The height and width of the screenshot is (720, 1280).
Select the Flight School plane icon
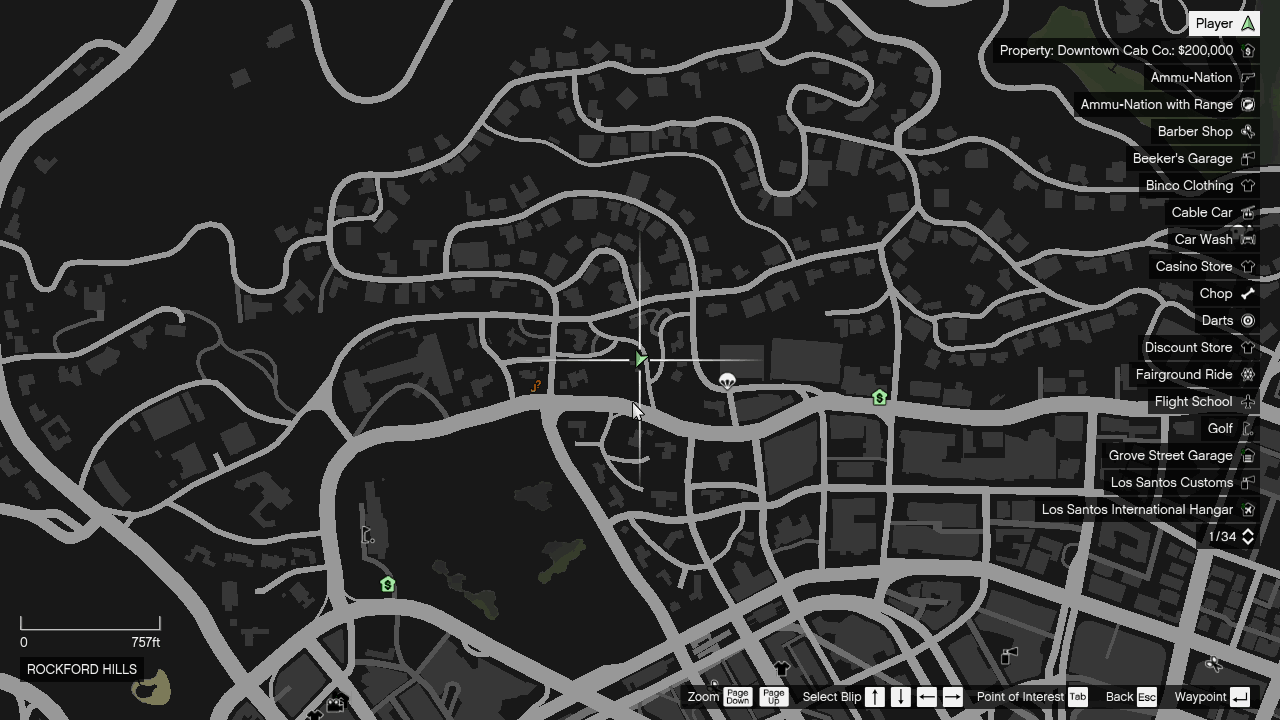point(1247,401)
